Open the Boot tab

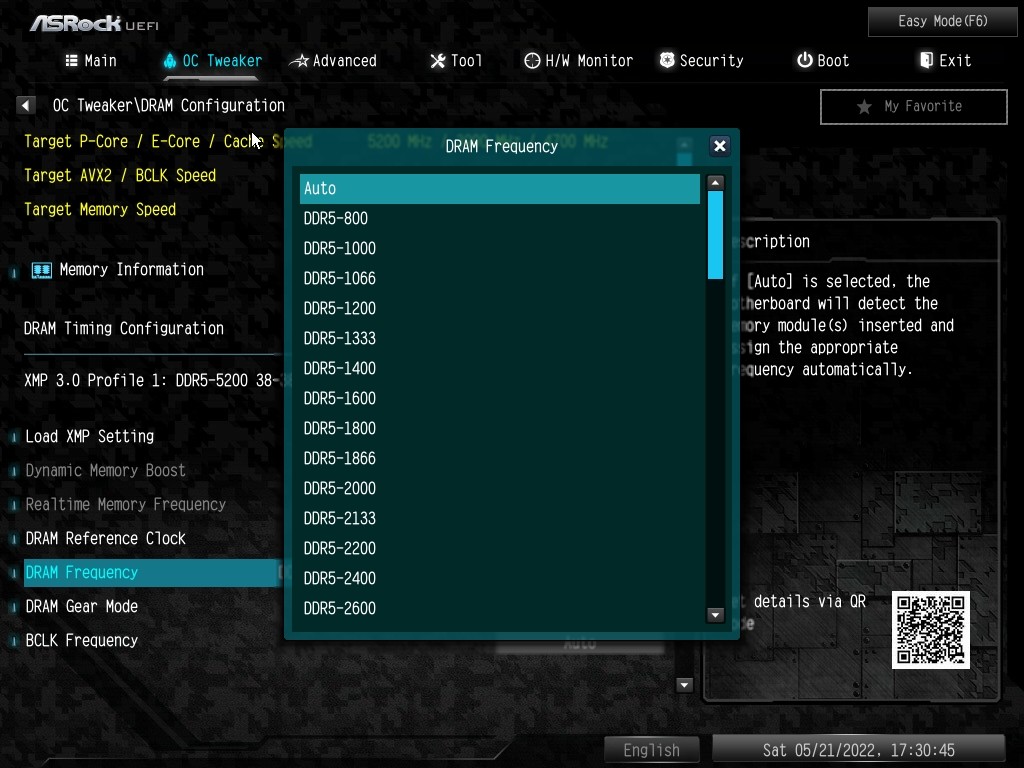tap(823, 61)
